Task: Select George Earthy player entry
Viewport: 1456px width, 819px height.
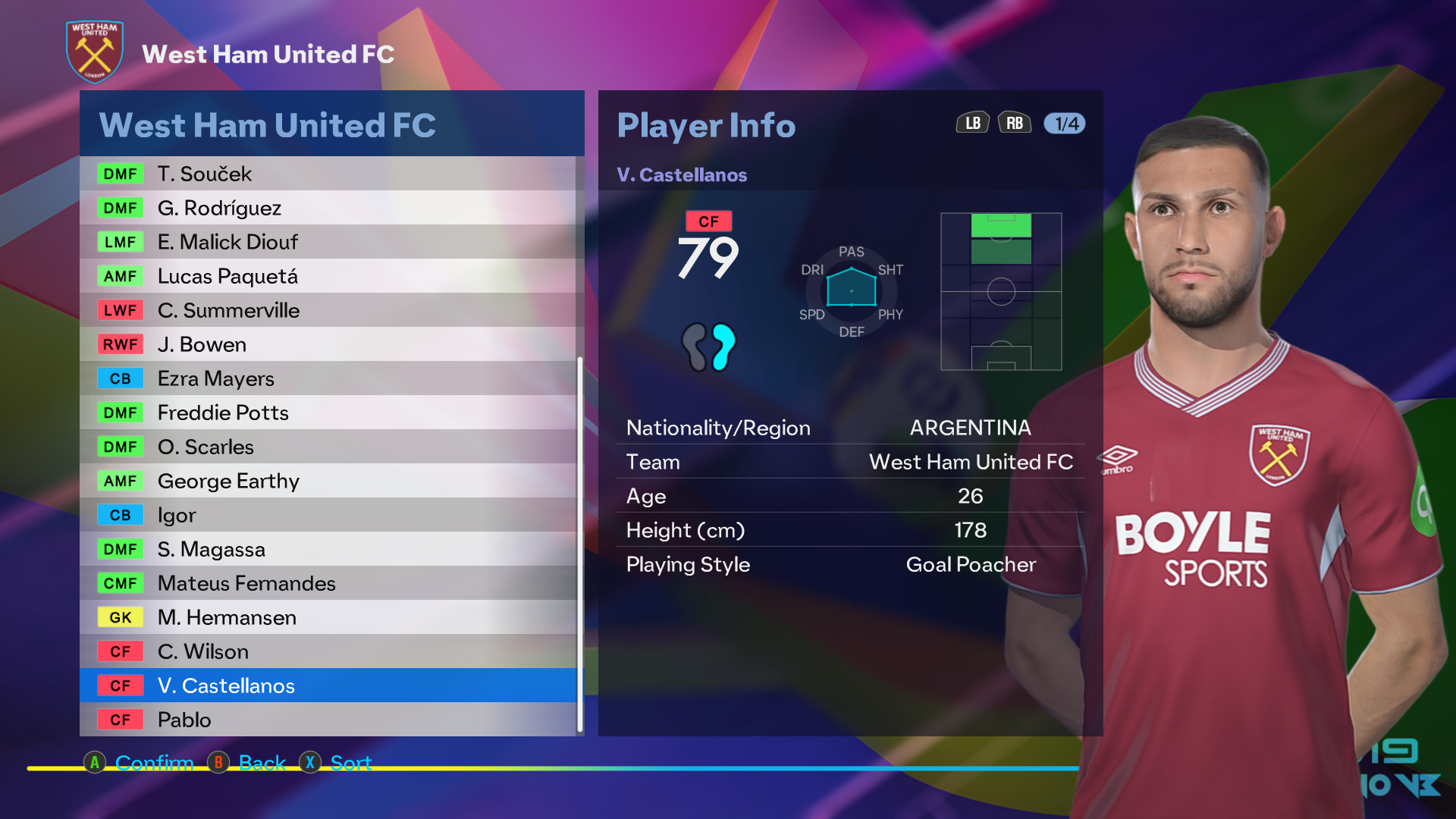Action: pos(328,481)
